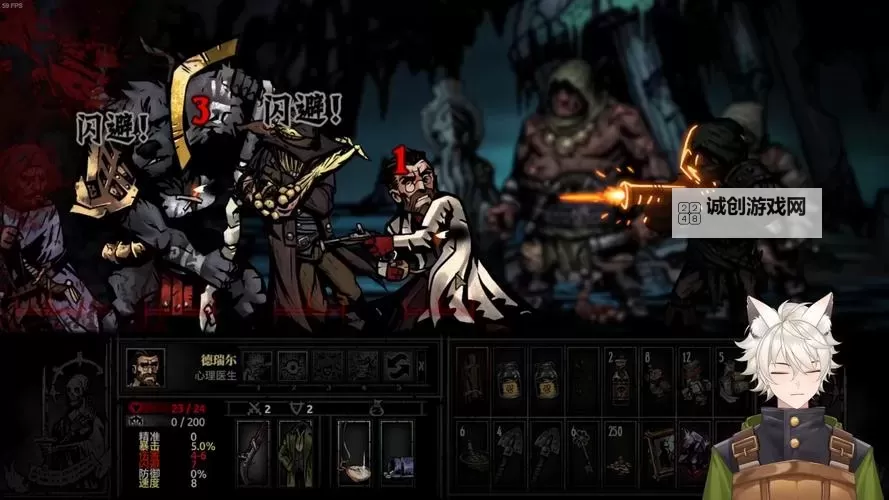Inspect the equipped firearm weapon slot
The image size is (889, 500).
point(252,449)
